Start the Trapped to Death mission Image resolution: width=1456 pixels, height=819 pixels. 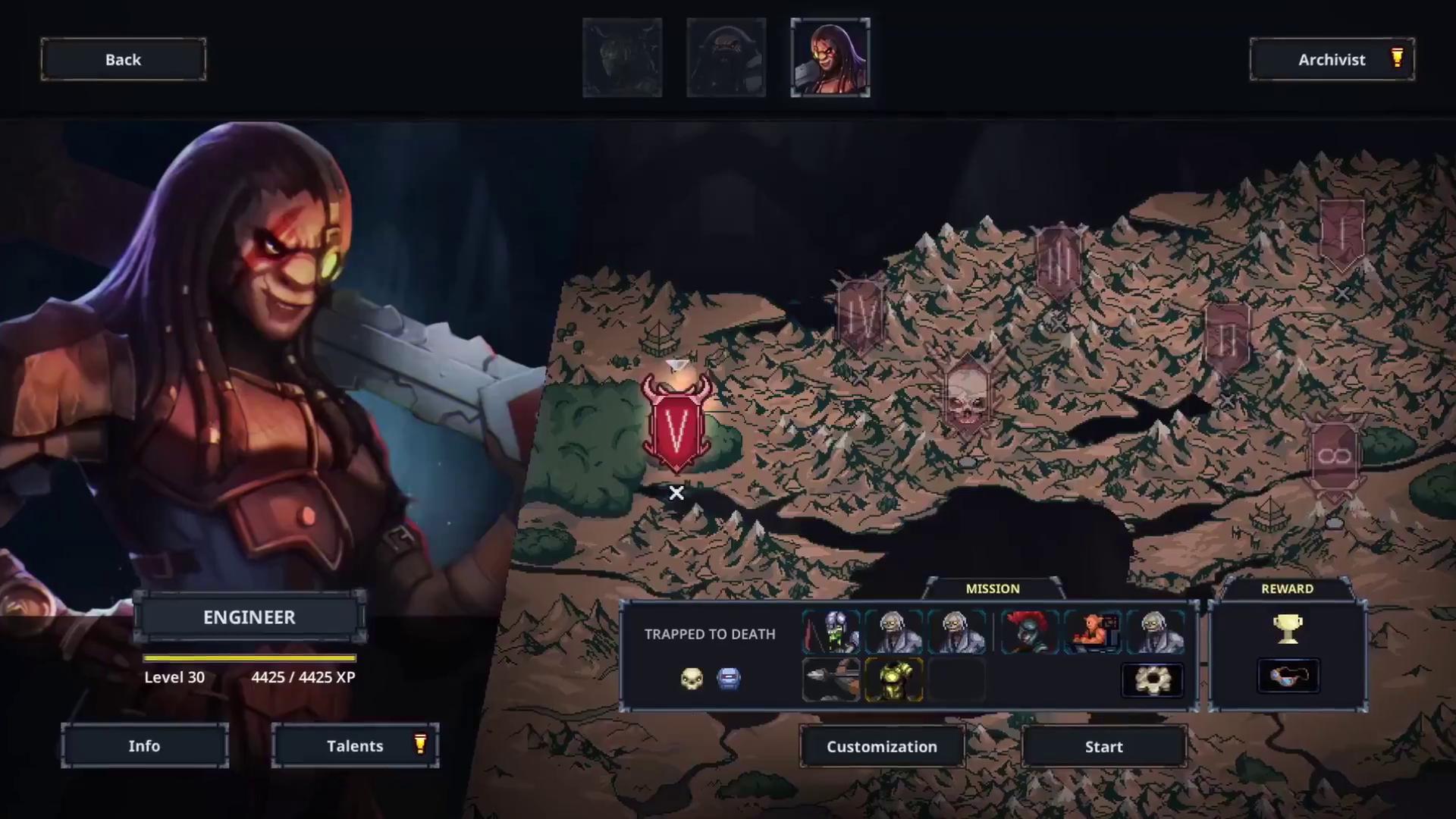click(x=1103, y=746)
